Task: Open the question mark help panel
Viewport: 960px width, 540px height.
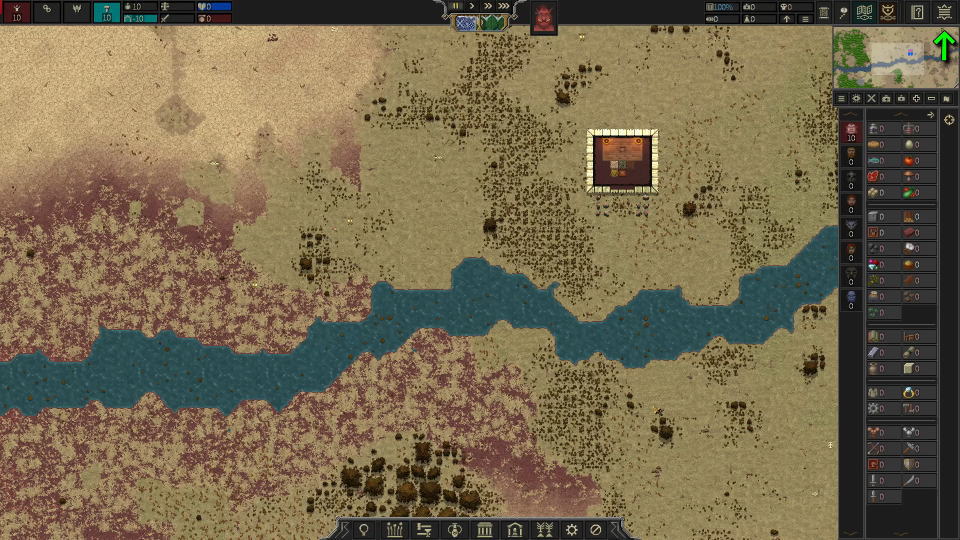Action: pyautogui.click(x=916, y=12)
